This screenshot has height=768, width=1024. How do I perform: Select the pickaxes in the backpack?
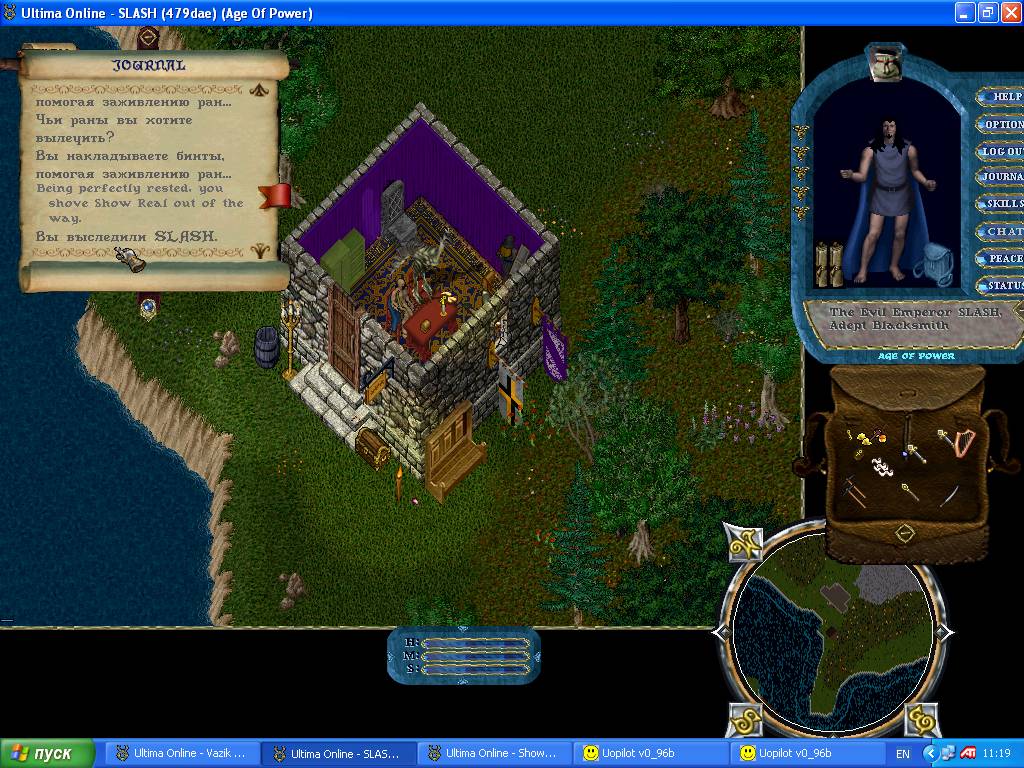(x=851, y=491)
